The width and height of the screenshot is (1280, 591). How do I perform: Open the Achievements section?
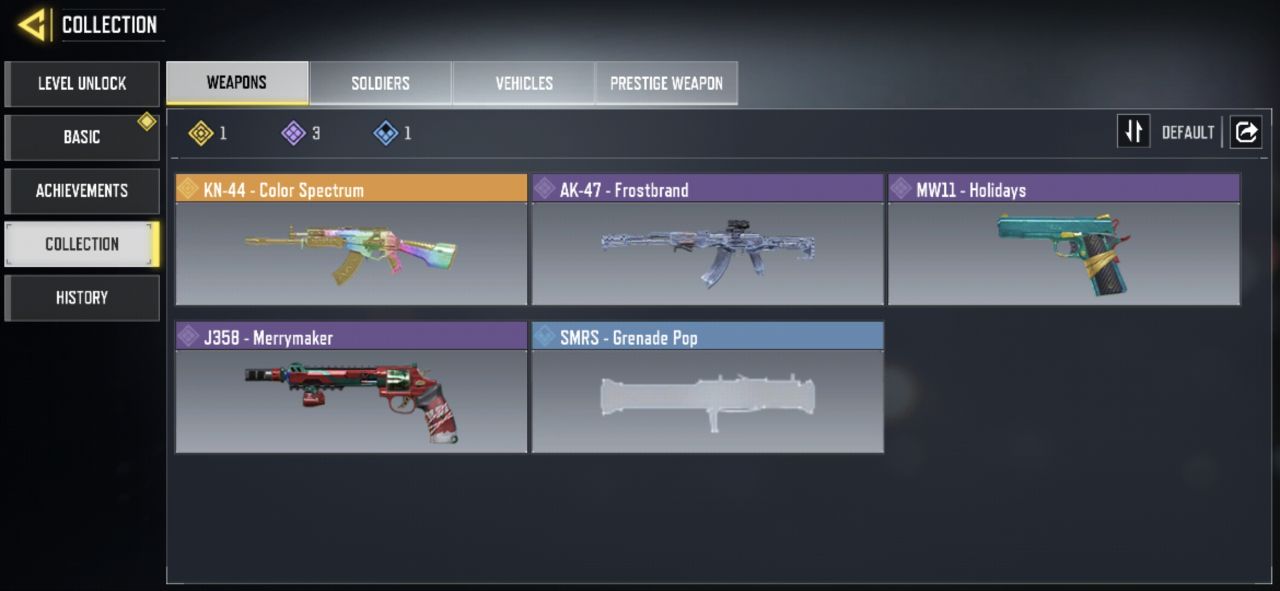[82, 191]
